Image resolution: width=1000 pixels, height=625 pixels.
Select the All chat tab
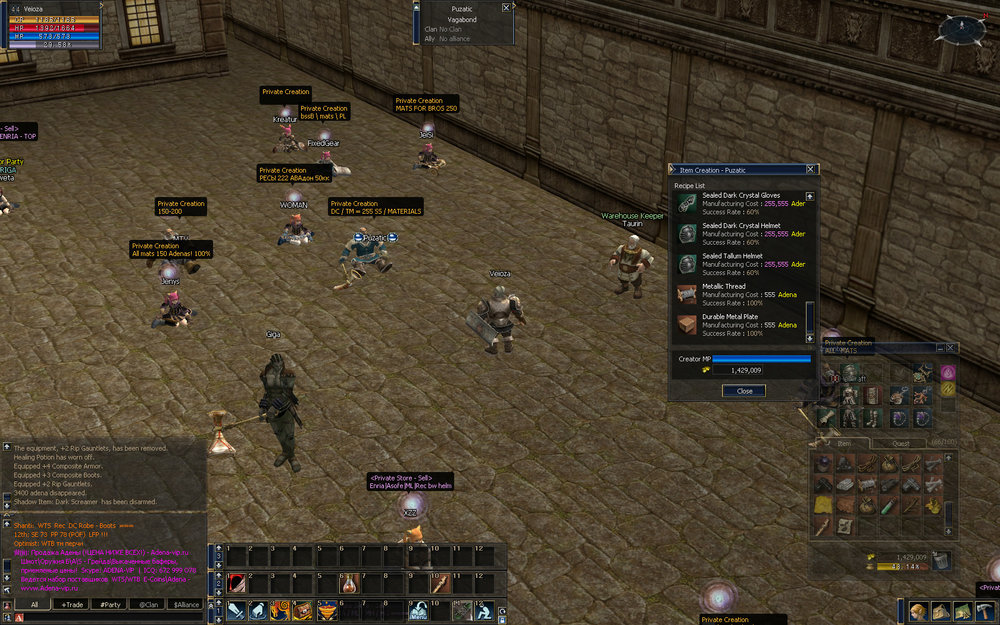click(x=34, y=604)
